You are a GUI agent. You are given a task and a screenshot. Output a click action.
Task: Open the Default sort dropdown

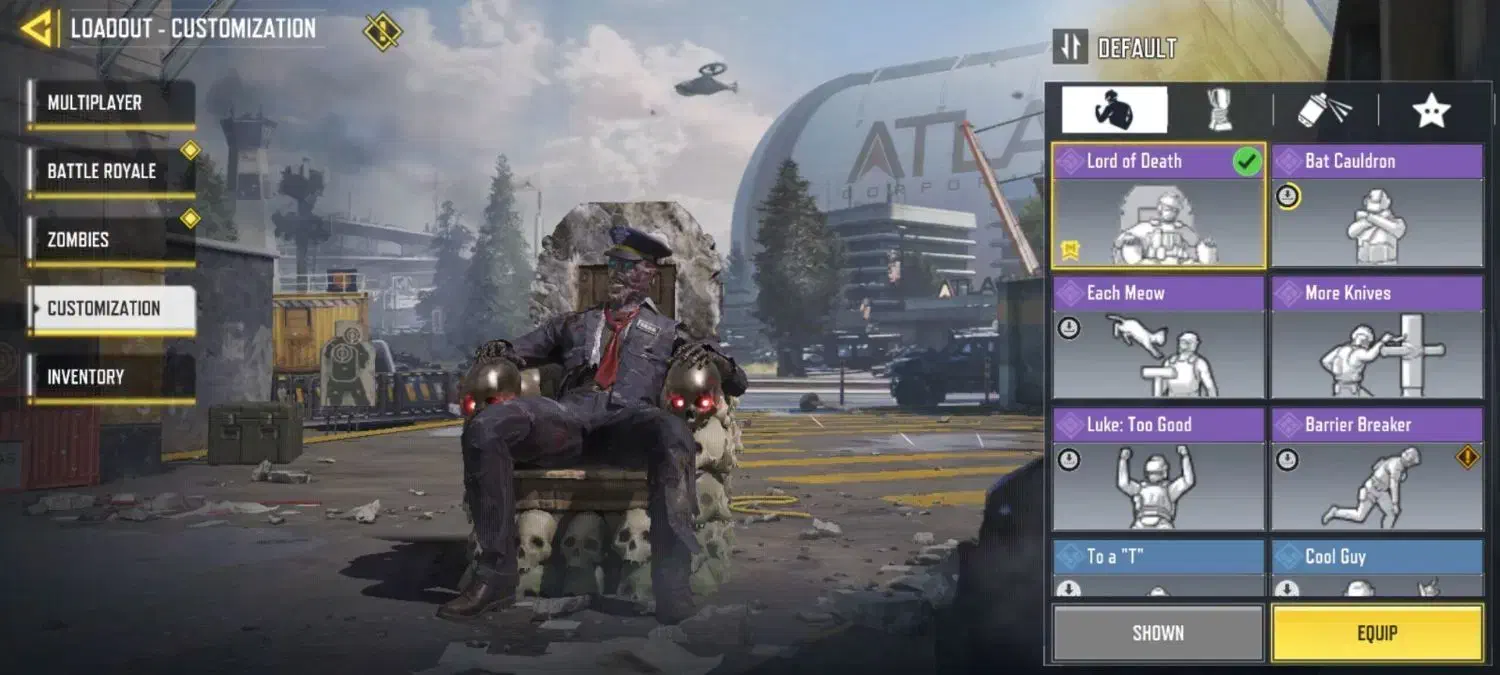coord(1117,47)
